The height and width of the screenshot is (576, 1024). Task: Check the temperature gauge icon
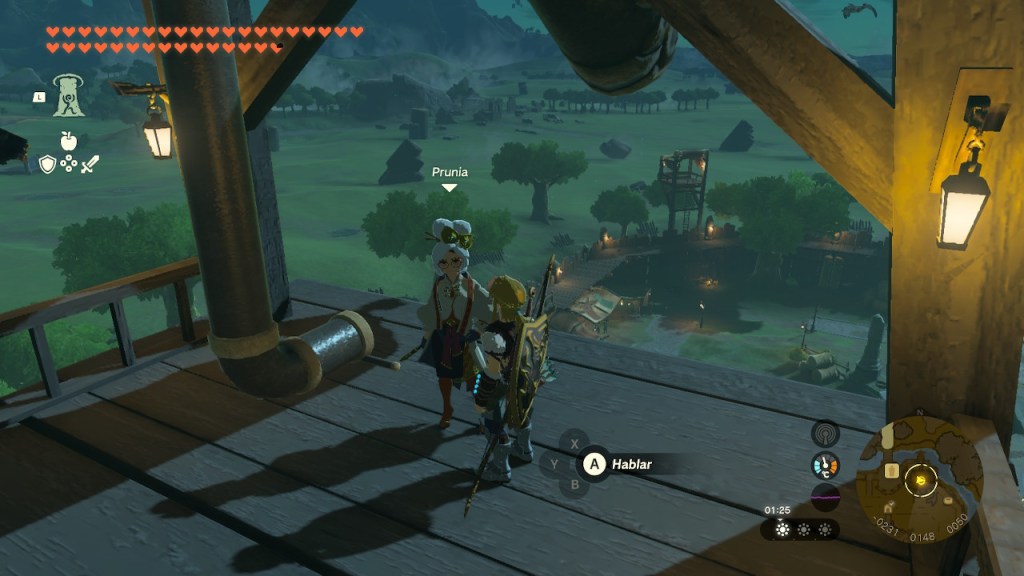tap(825, 465)
